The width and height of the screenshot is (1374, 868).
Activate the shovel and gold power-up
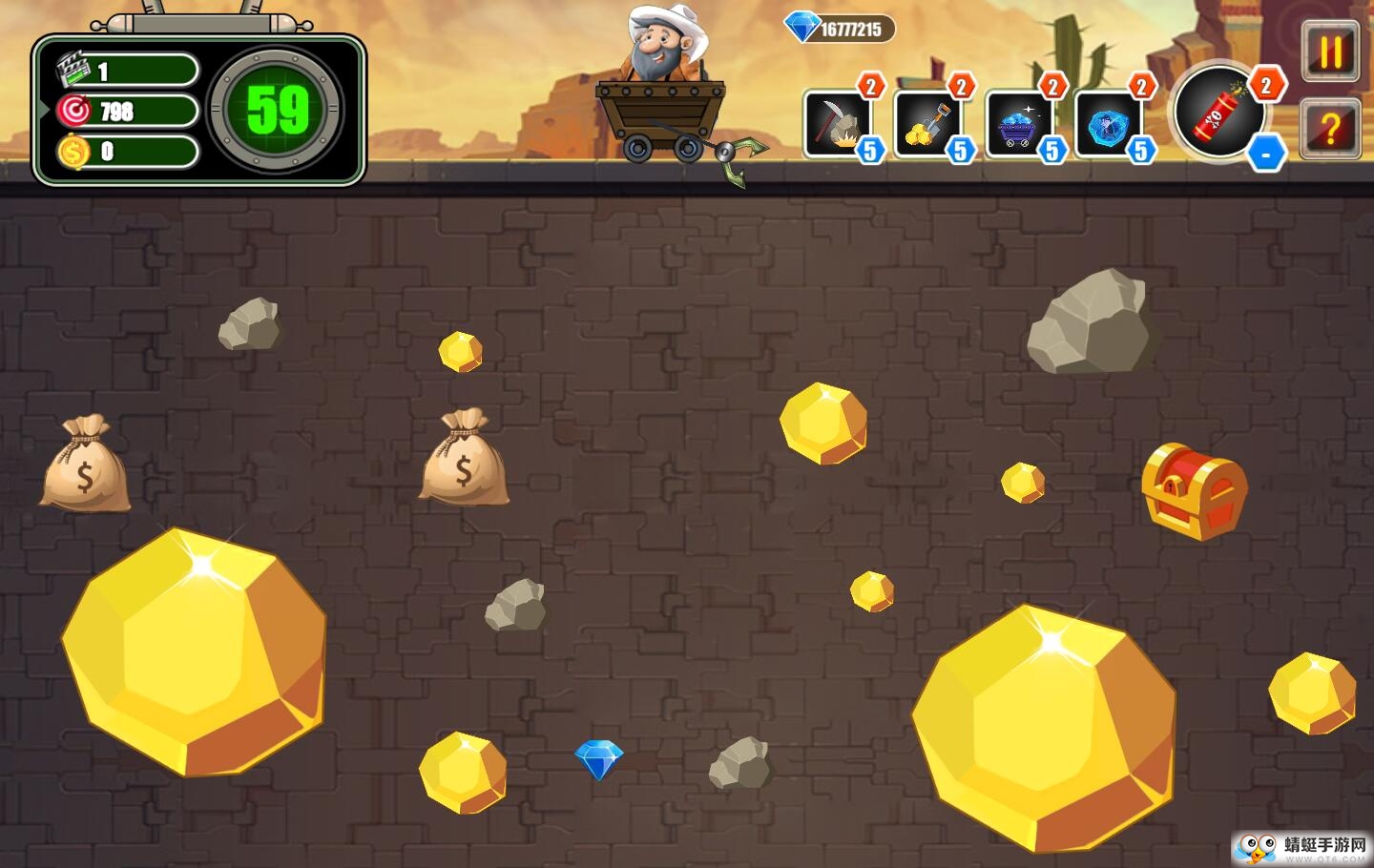(926, 123)
